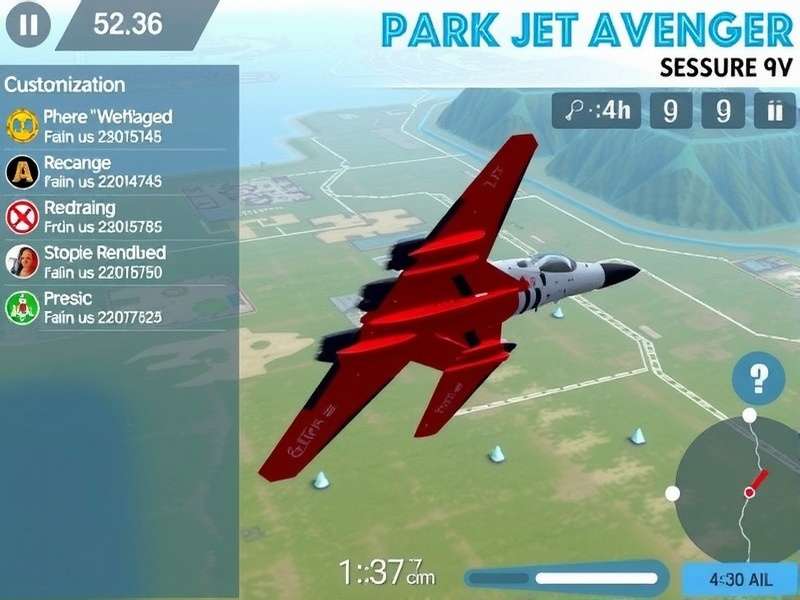
Task: Click the blue 4:30 AIL button
Action: coord(738,578)
